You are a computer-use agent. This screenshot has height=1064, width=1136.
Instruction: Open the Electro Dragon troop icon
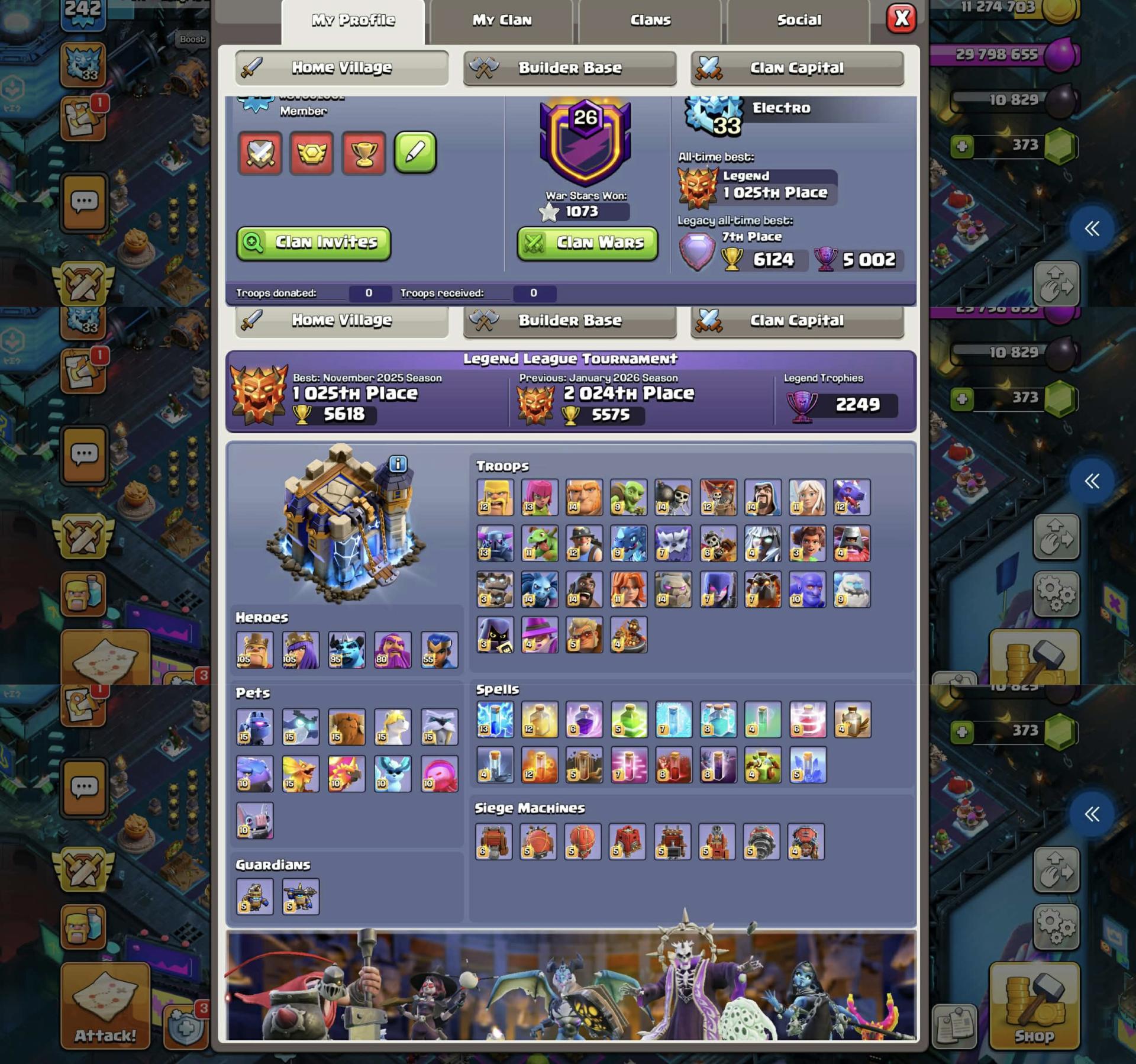[x=629, y=544]
